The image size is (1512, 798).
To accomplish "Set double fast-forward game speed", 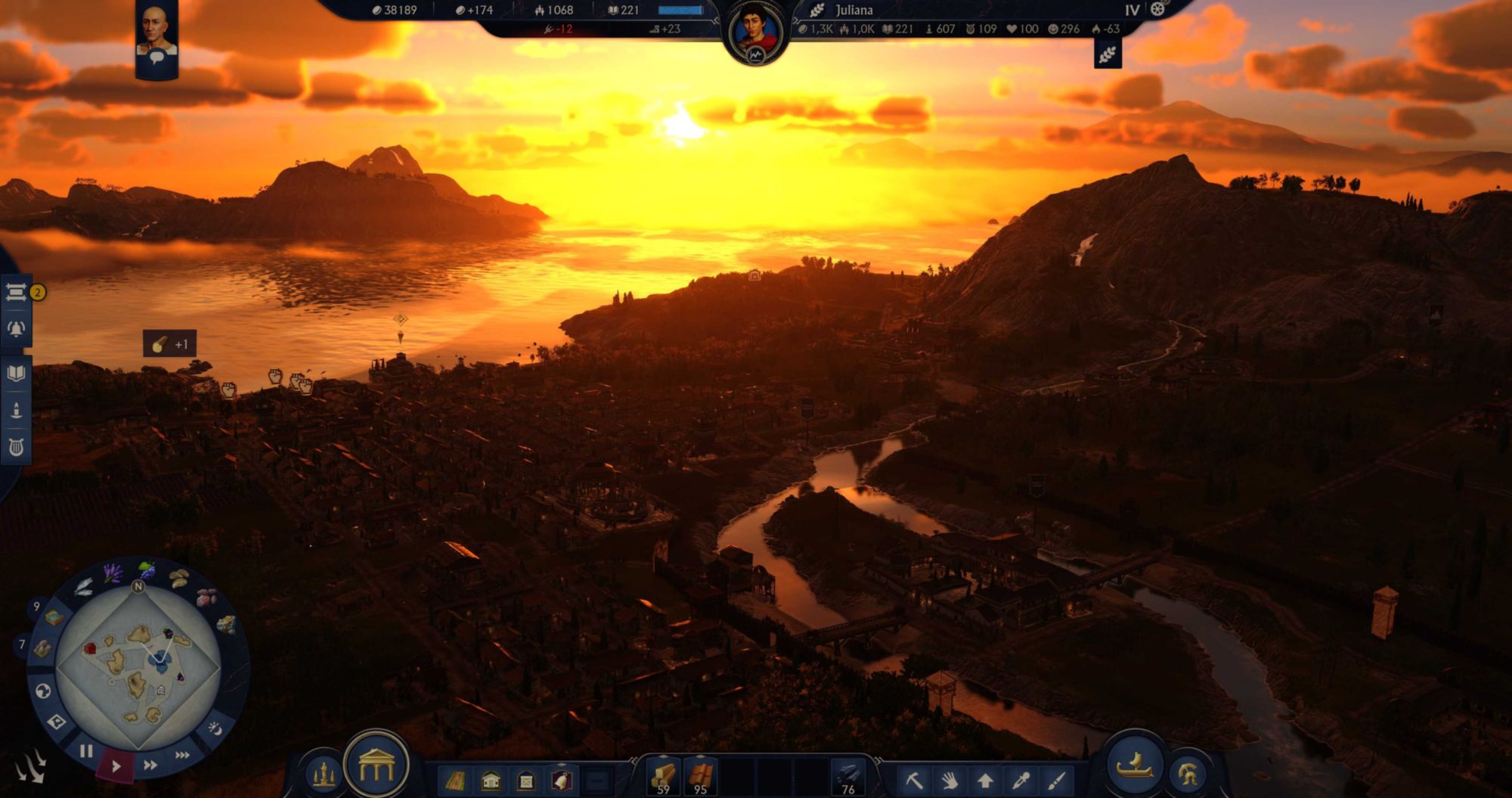I will pos(150,765).
